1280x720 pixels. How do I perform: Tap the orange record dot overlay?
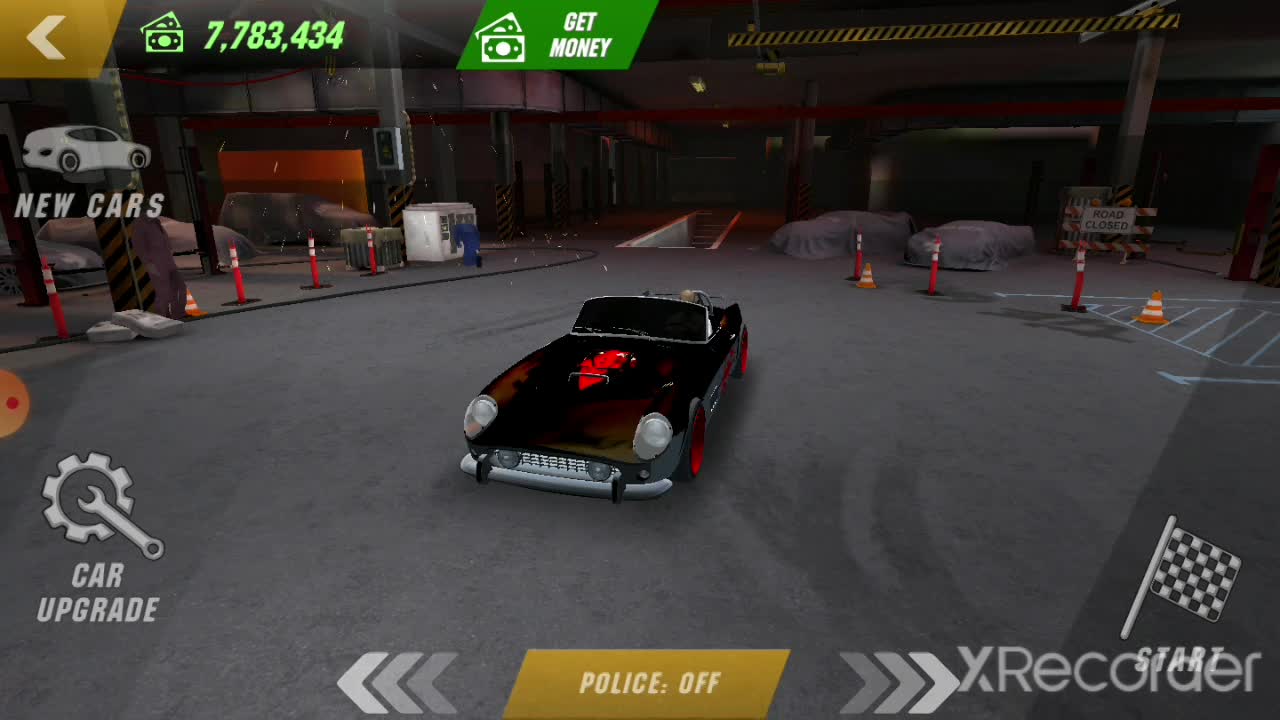pyautogui.click(x=12, y=403)
